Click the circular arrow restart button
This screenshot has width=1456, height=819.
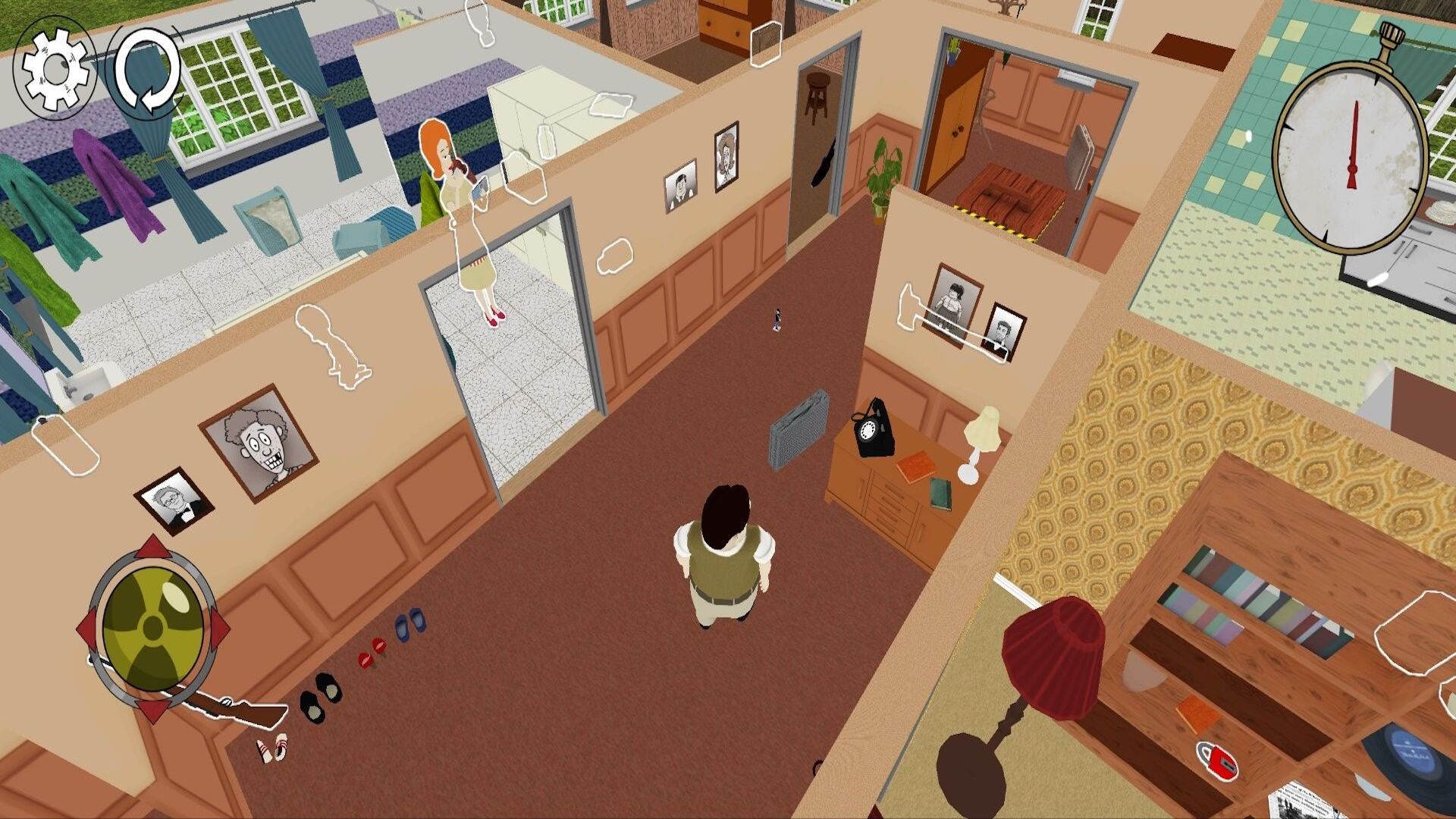click(x=146, y=70)
